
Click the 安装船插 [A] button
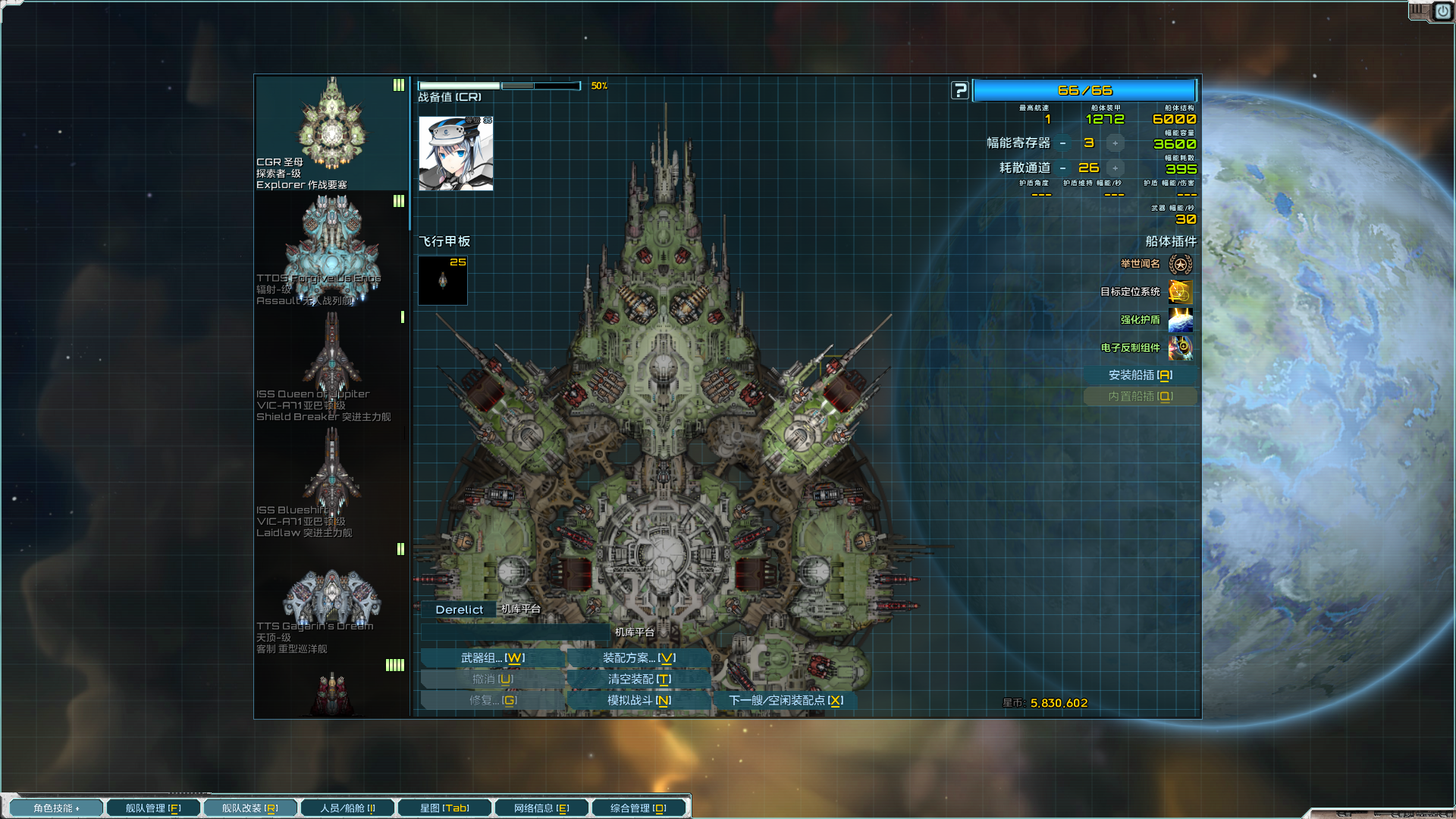1141,375
